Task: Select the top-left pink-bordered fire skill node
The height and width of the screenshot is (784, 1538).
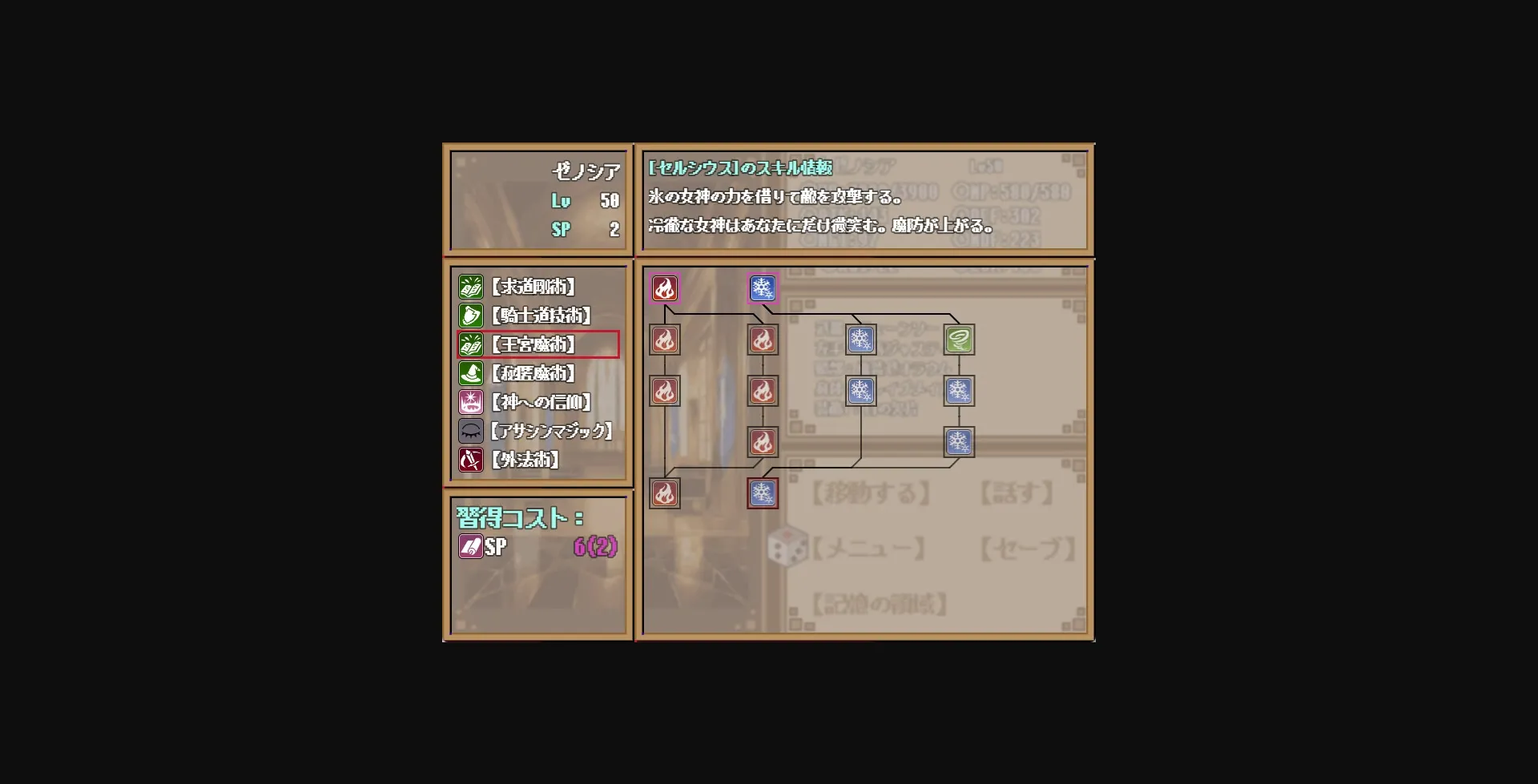Action: pyautogui.click(x=664, y=288)
